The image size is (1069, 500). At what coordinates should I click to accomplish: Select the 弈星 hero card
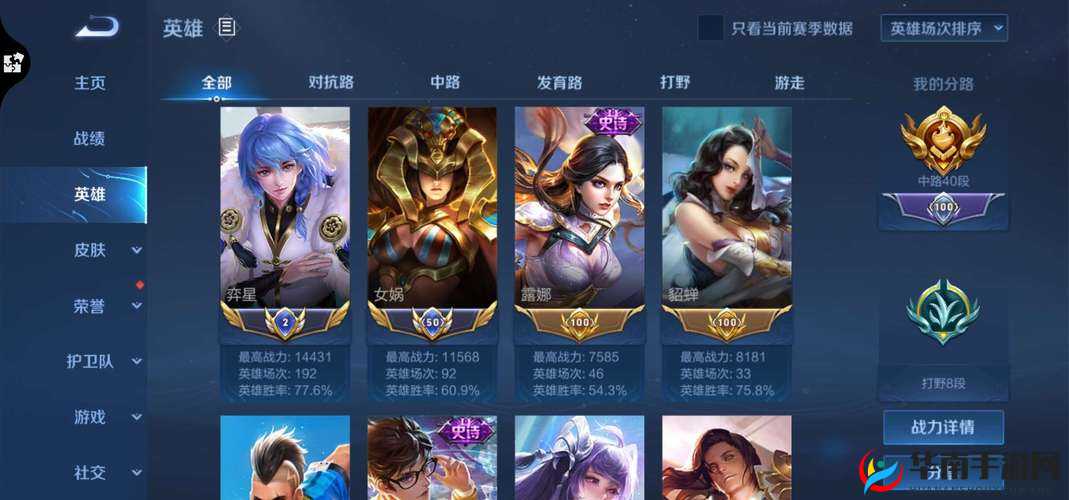pos(285,222)
